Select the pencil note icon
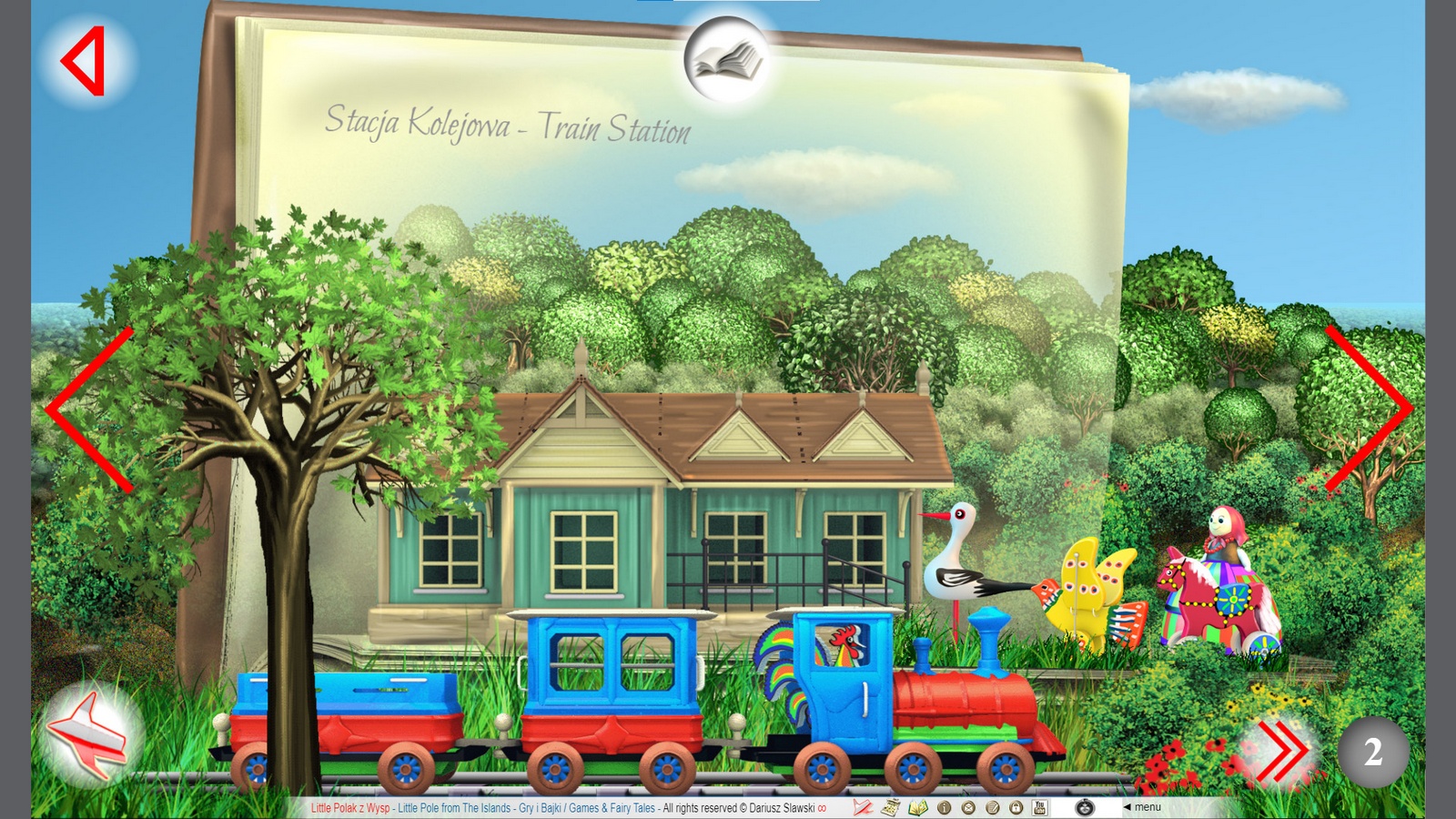Image resolution: width=1456 pixels, height=819 pixels. [x=990, y=807]
